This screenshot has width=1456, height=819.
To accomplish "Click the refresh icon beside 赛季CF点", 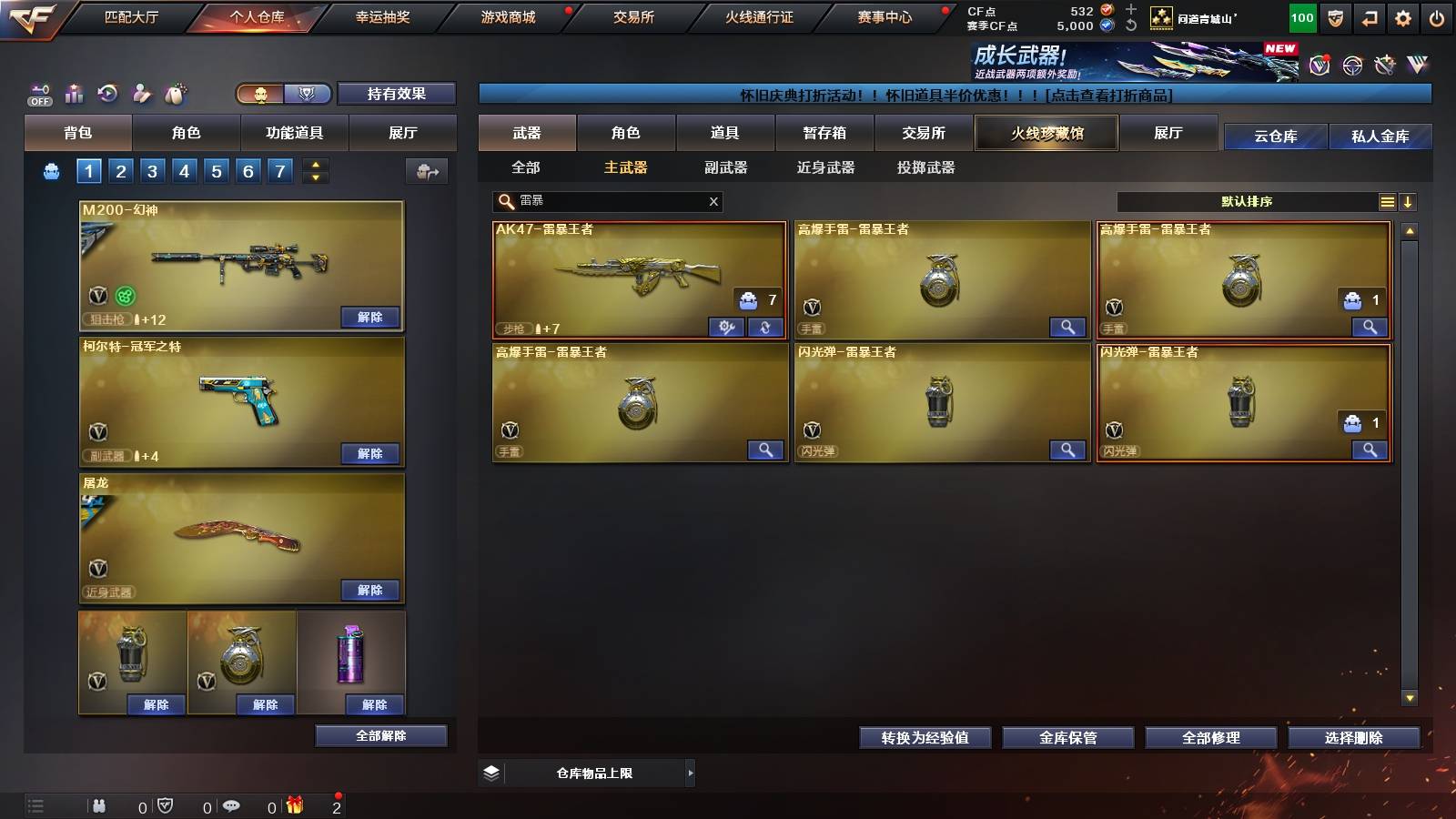I will [x=1131, y=25].
